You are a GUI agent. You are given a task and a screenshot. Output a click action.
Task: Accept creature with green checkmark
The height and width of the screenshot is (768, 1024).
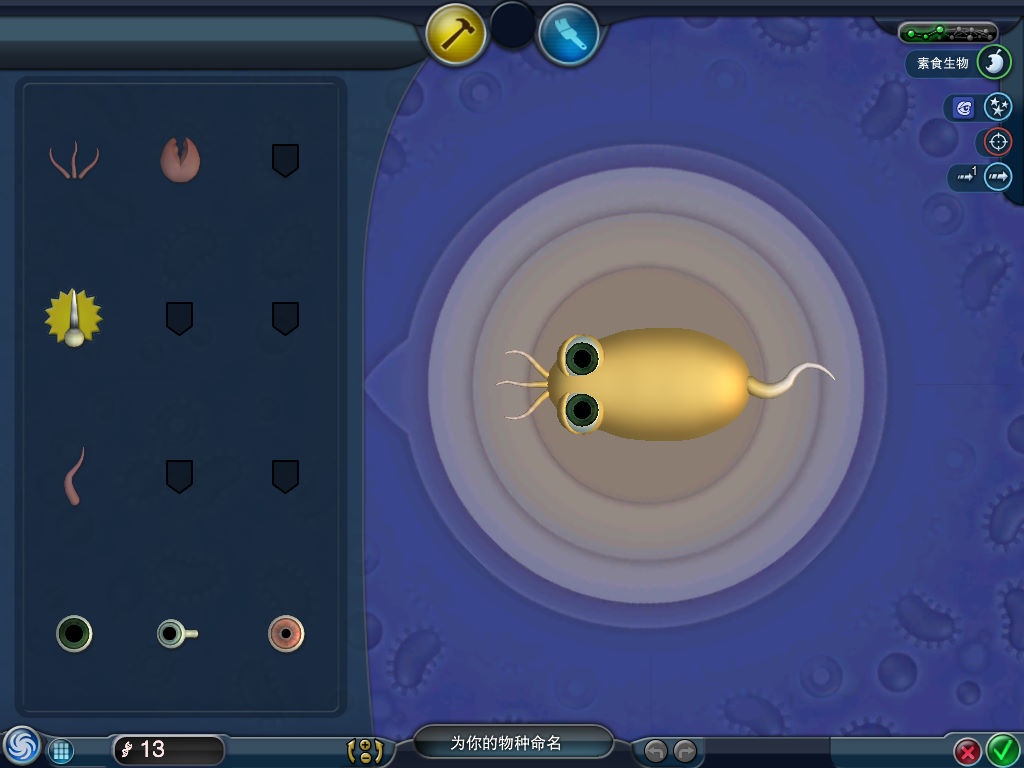1002,749
